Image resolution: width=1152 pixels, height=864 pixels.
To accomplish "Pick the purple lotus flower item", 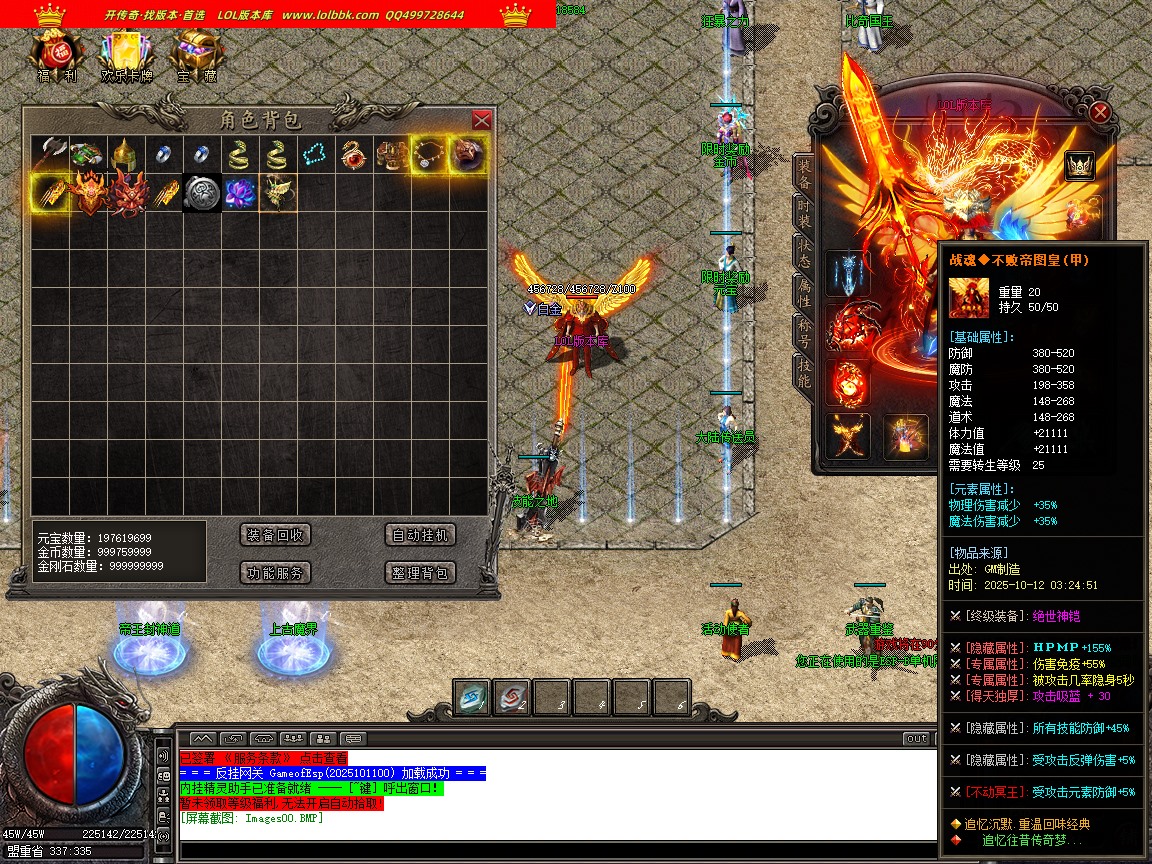I will (x=239, y=193).
